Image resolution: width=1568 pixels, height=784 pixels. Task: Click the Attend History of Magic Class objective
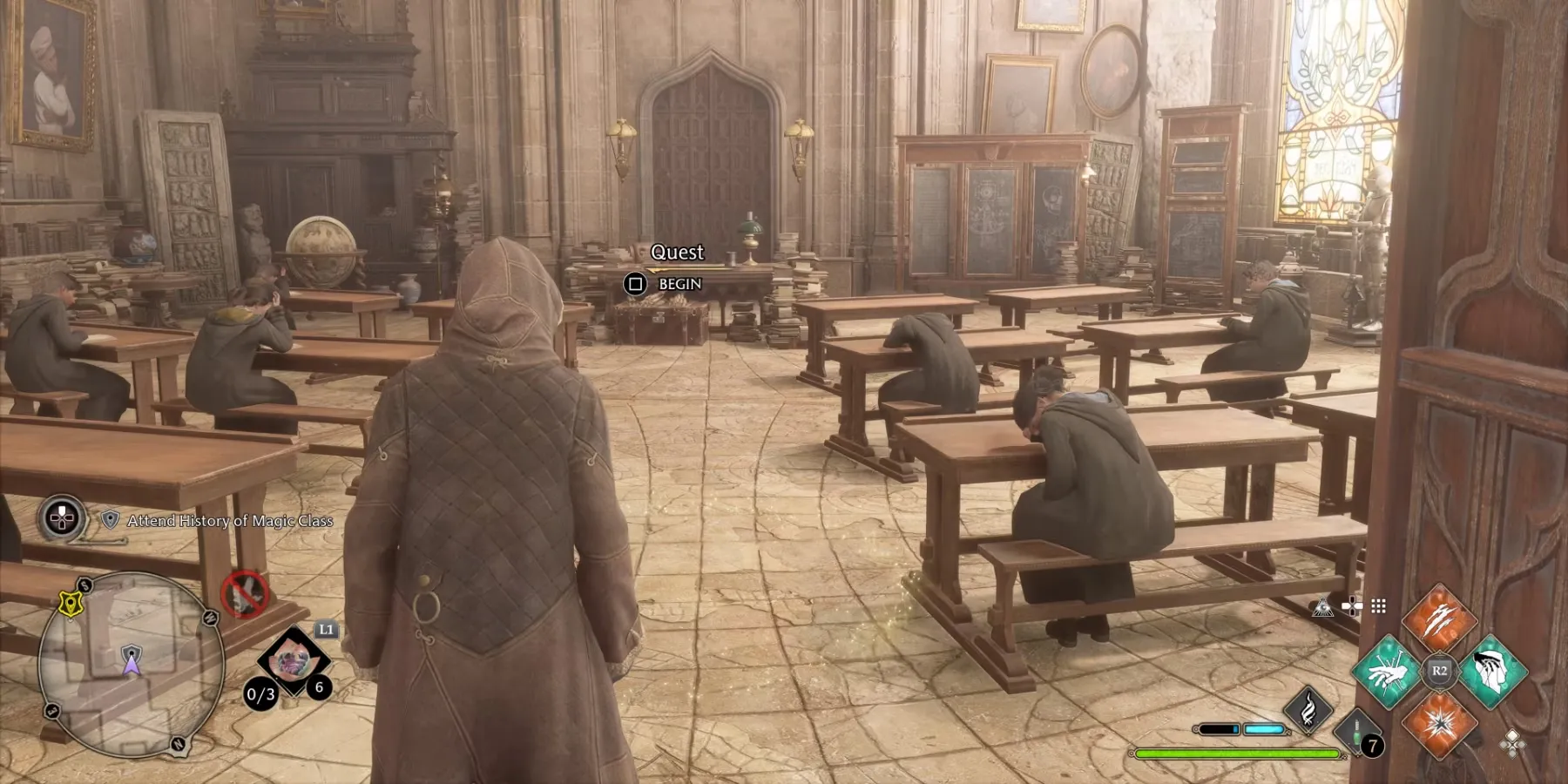coord(230,521)
